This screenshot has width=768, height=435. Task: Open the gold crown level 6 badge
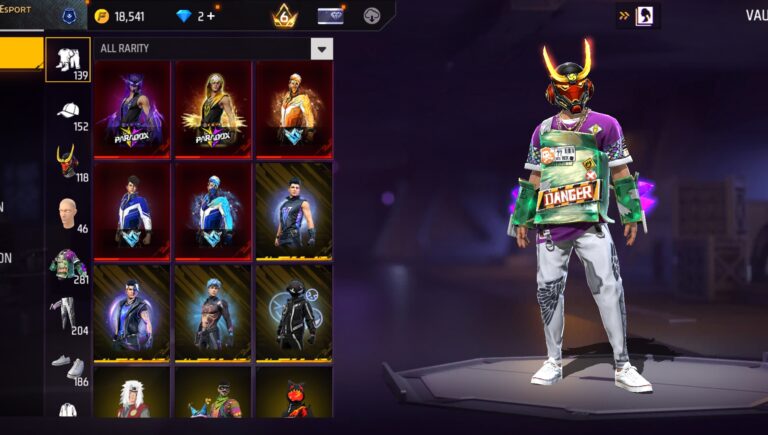click(x=284, y=16)
